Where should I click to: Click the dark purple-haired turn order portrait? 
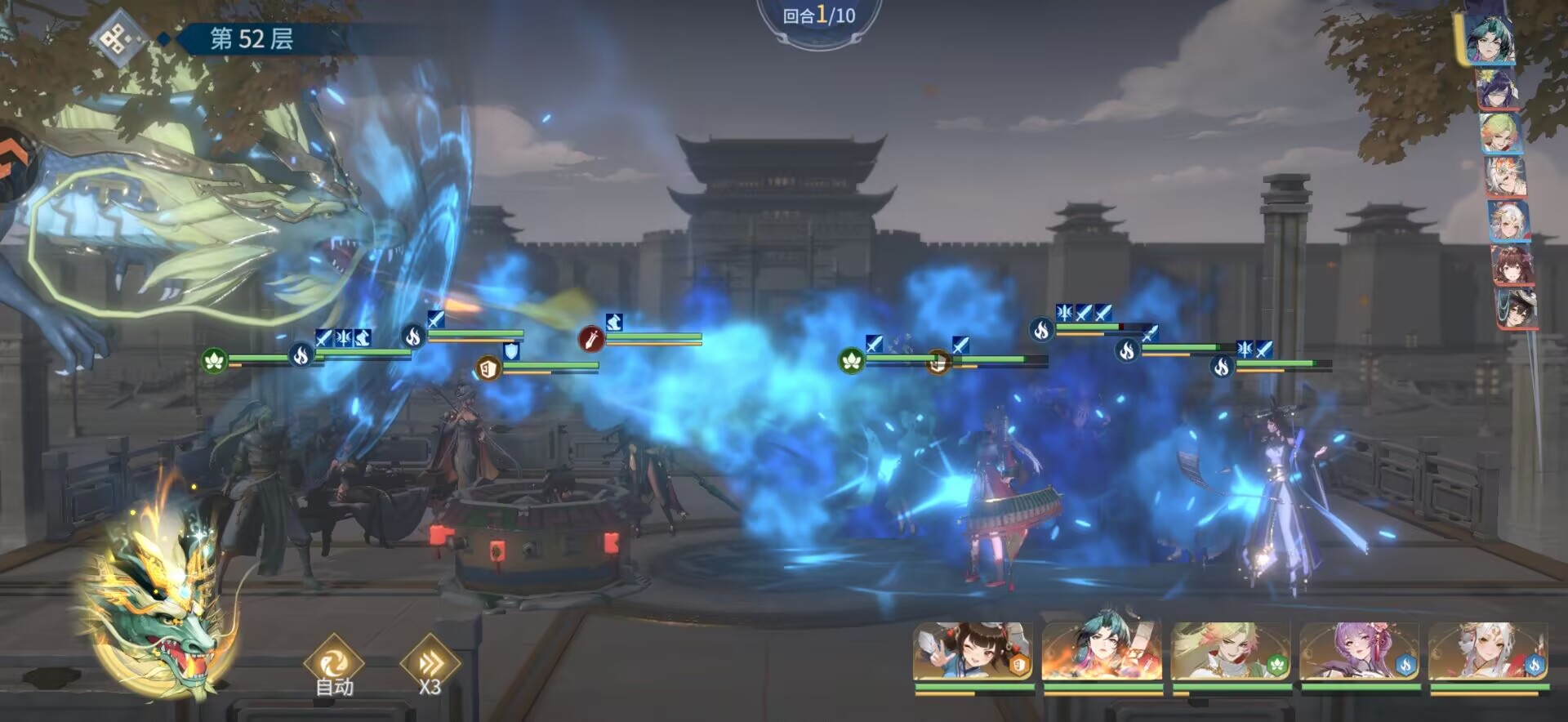coord(1498,89)
